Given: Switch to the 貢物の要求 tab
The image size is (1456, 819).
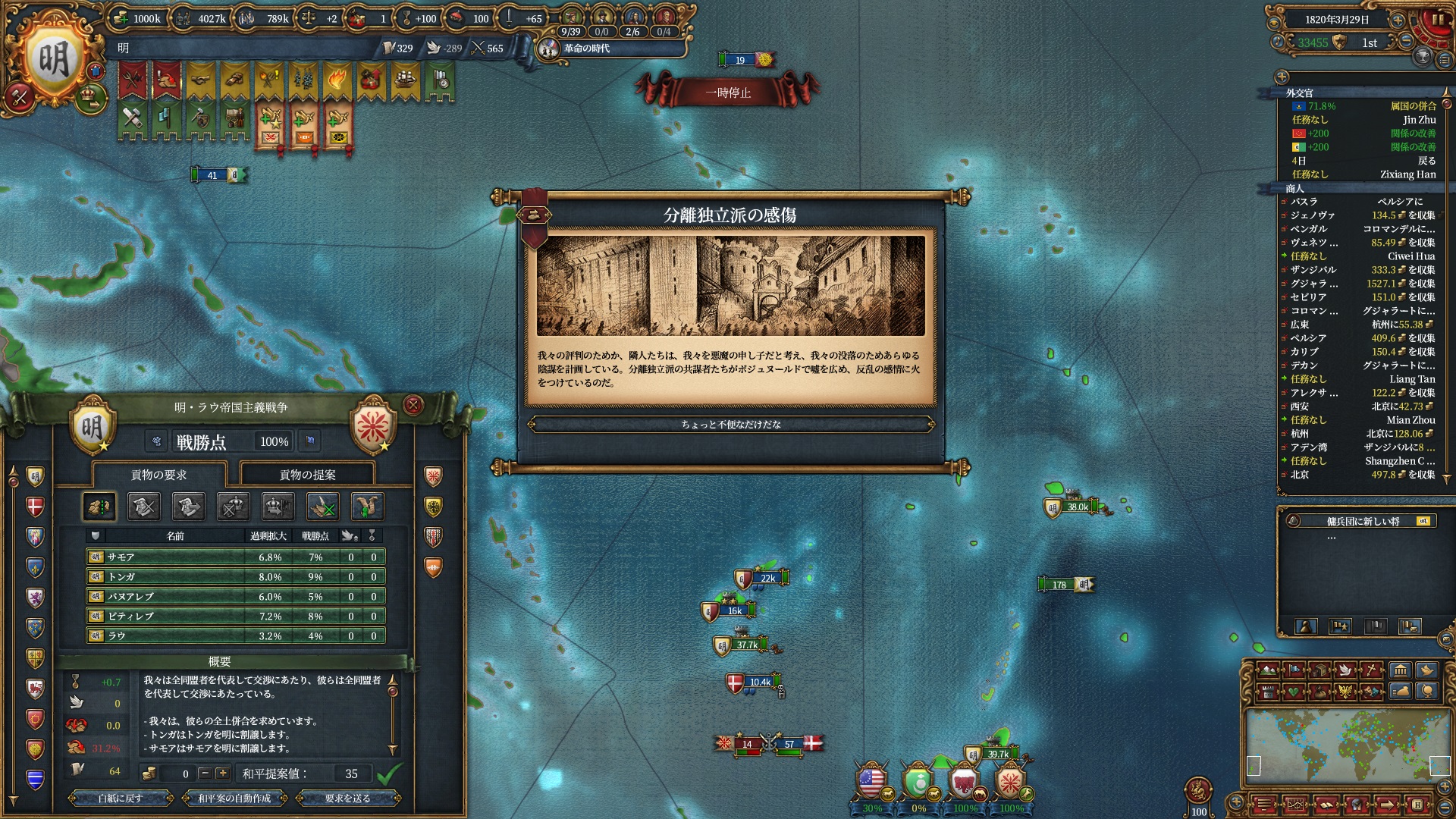Looking at the screenshot, I should (158, 475).
